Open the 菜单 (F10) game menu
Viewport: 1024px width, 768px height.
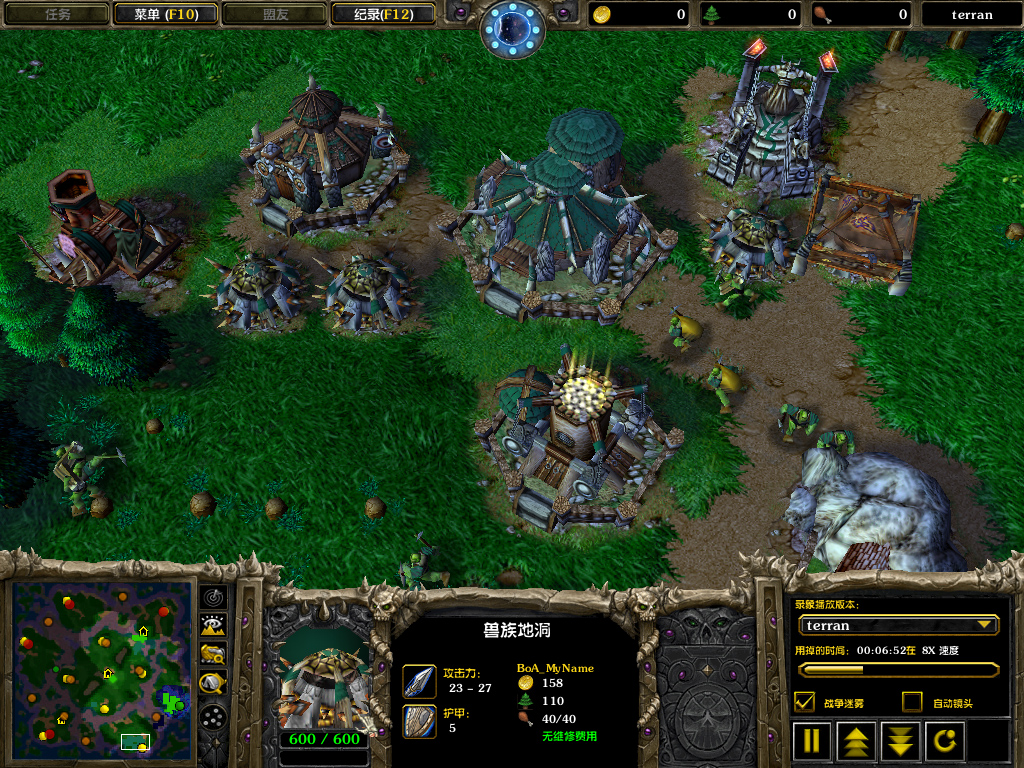coord(163,14)
